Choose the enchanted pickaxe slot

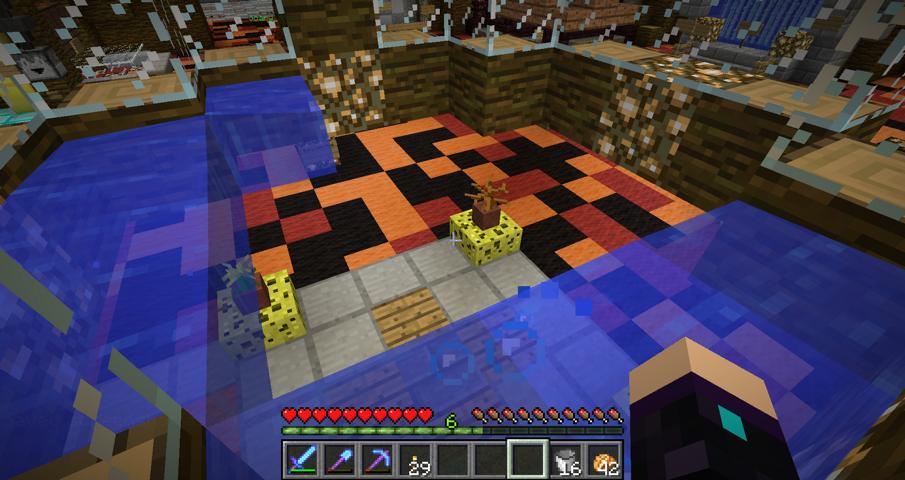click(375, 458)
